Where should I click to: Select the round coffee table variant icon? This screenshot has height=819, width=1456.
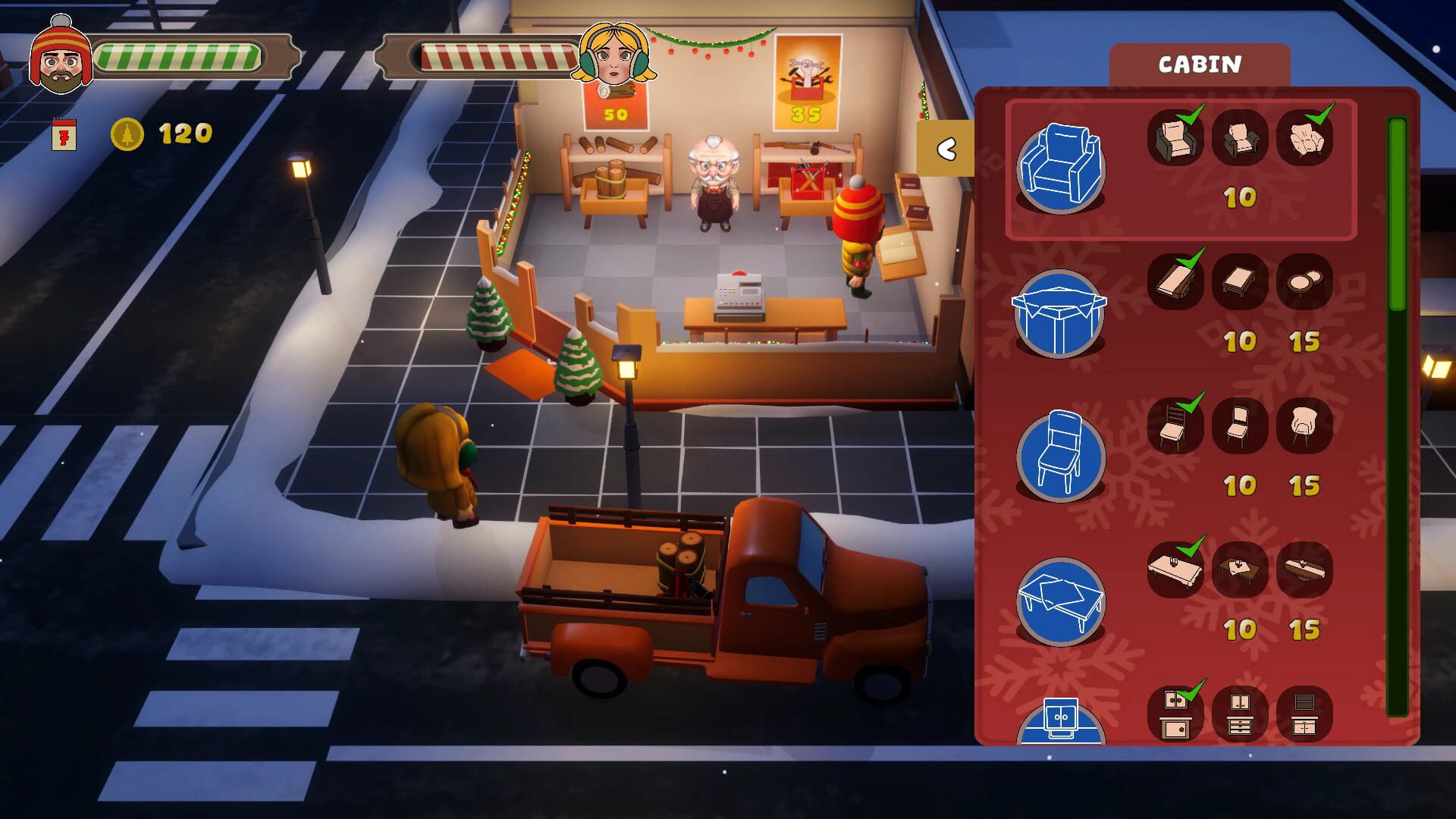pyautogui.click(x=1306, y=282)
